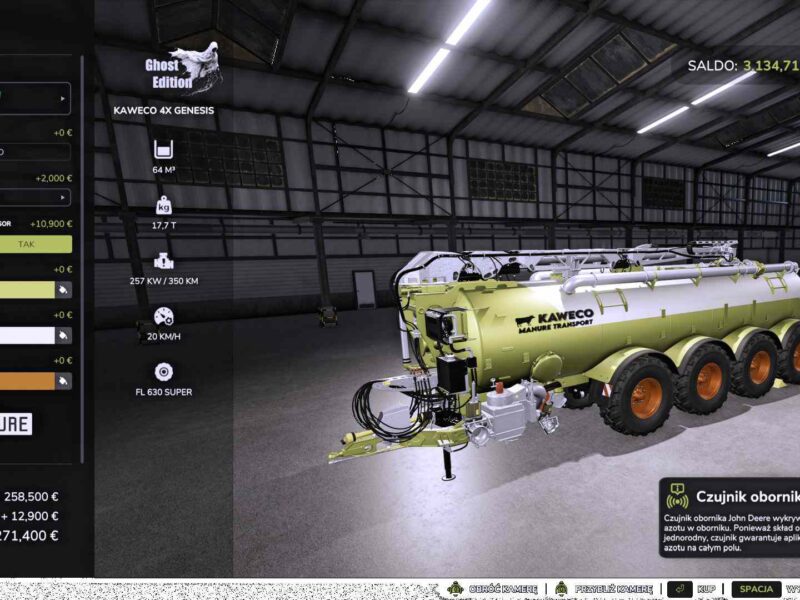
Task: Click the arrow on the +2,000 € option
Action: (63, 197)
